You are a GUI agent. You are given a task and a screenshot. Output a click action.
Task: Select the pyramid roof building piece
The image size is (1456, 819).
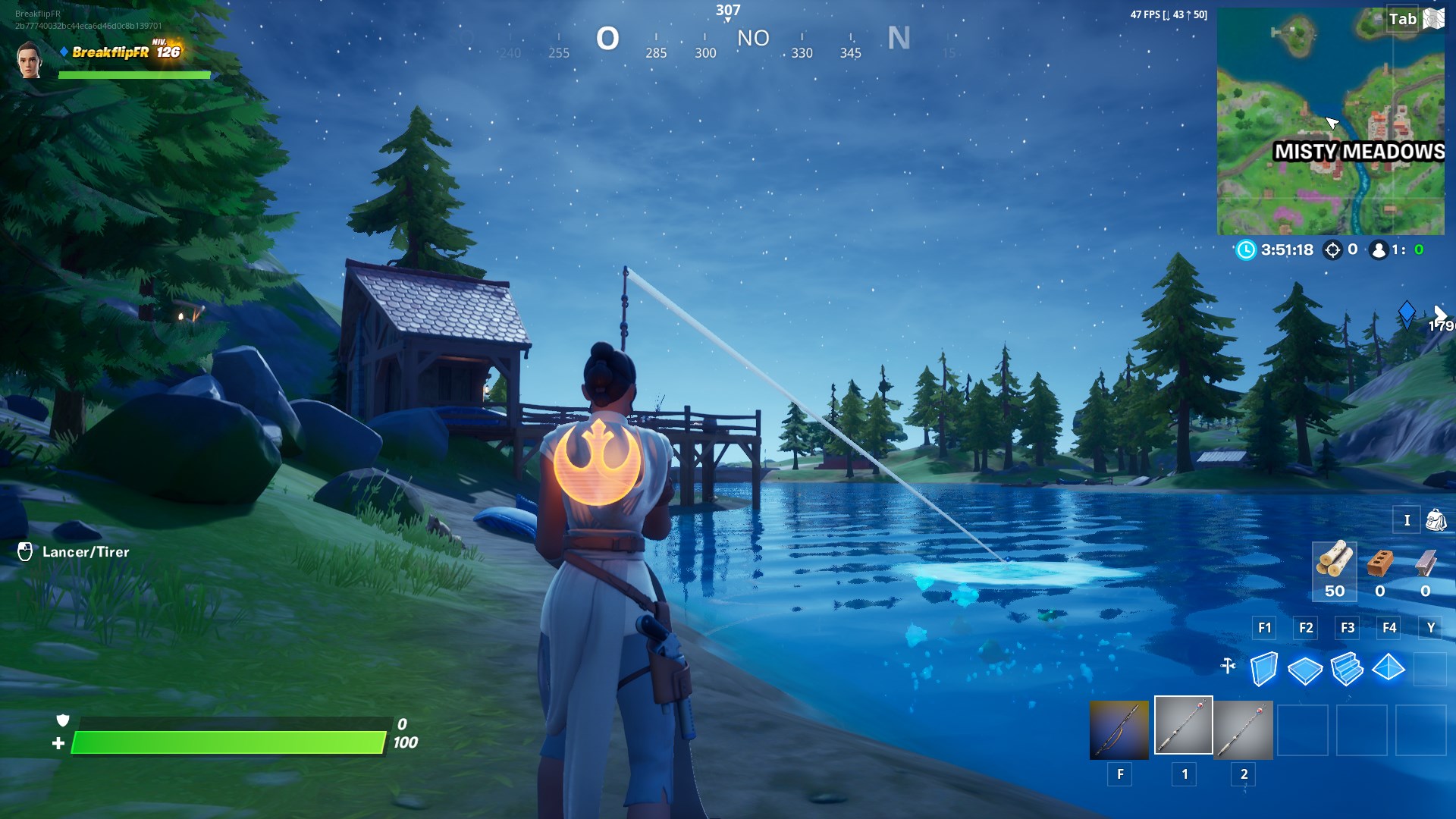click(1389, 667)
